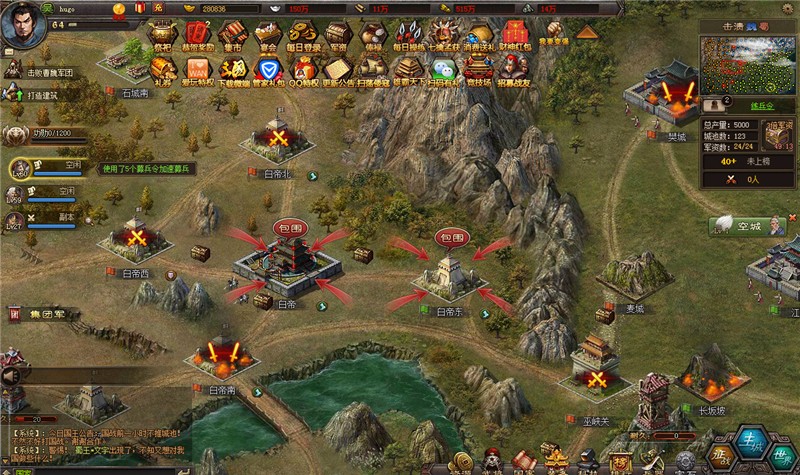Click the player avatar portrait
800x475 pixels.
pos(21,24)
